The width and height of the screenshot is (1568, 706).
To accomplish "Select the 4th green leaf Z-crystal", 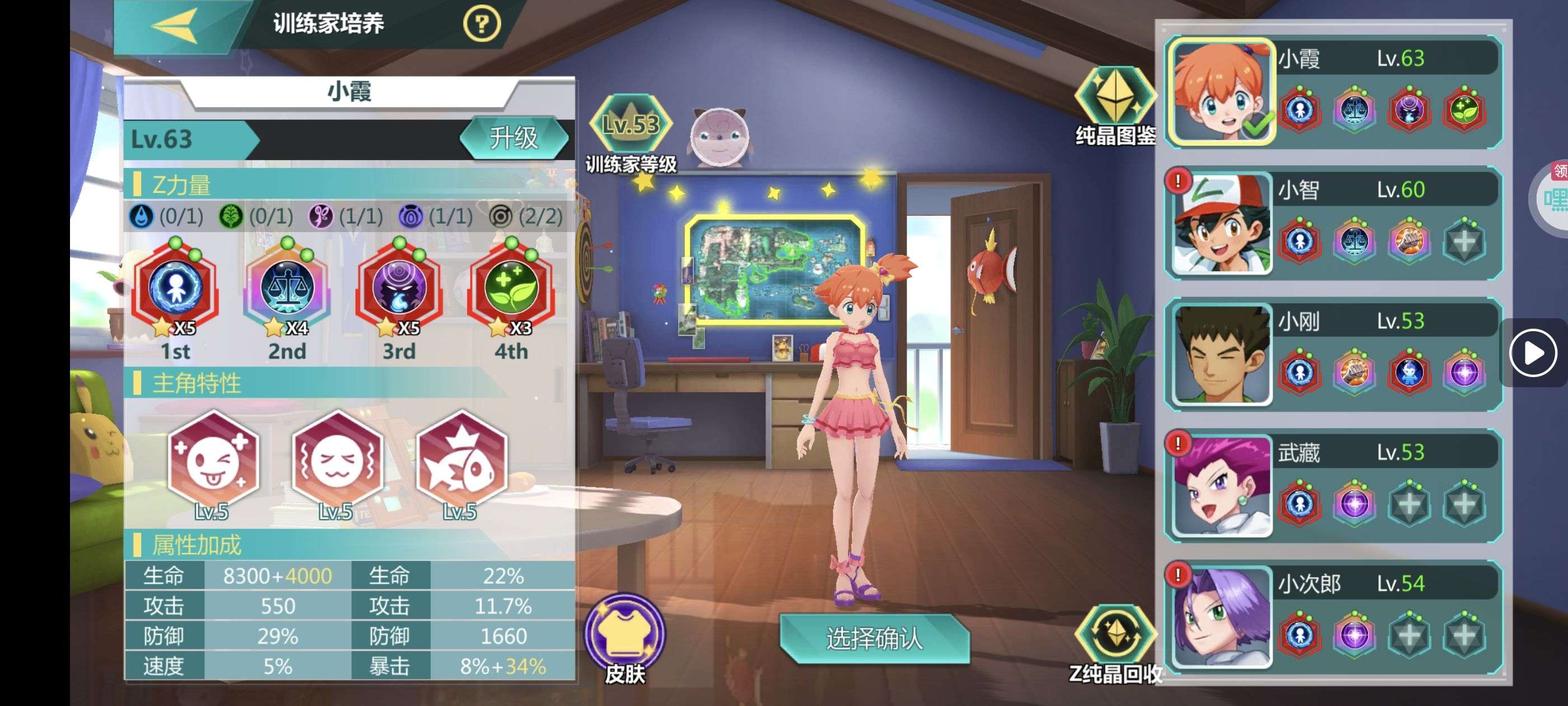I will click(511, 288).
